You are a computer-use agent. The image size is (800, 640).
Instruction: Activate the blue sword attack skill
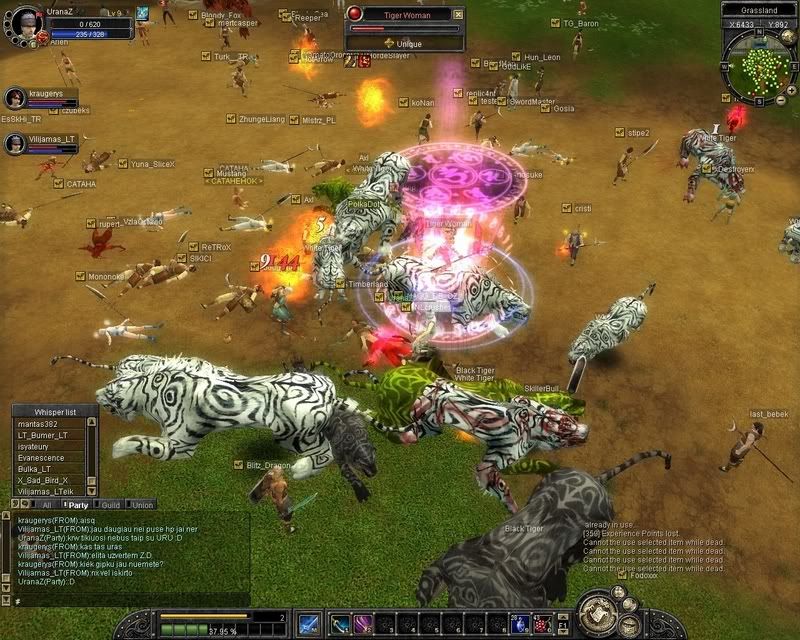(x=310, y=623)
